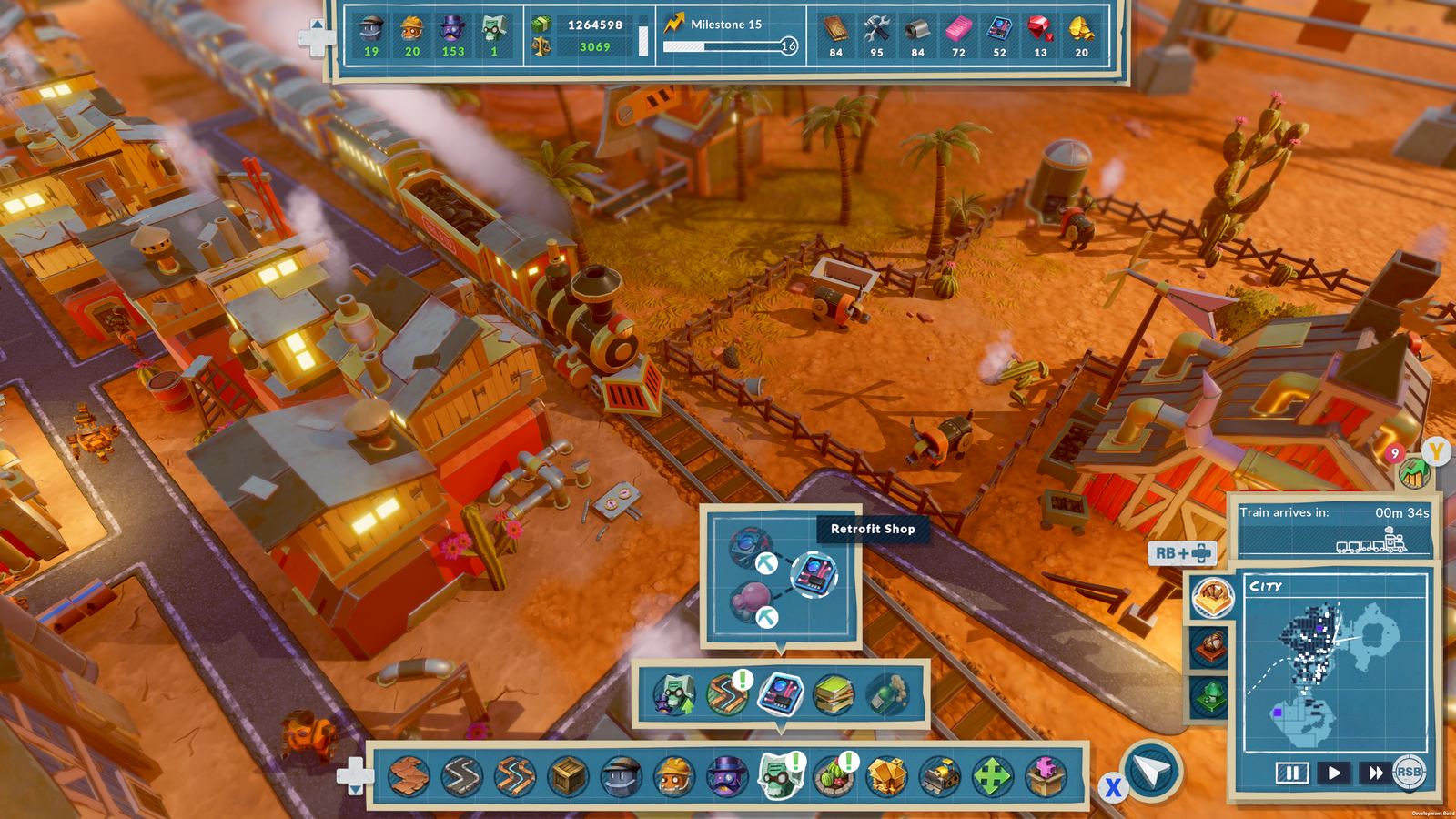The height and width of the screenshot is (819, 1456).
Task: Pick the winding river road submenu item
Action: [x=727, y=695]
